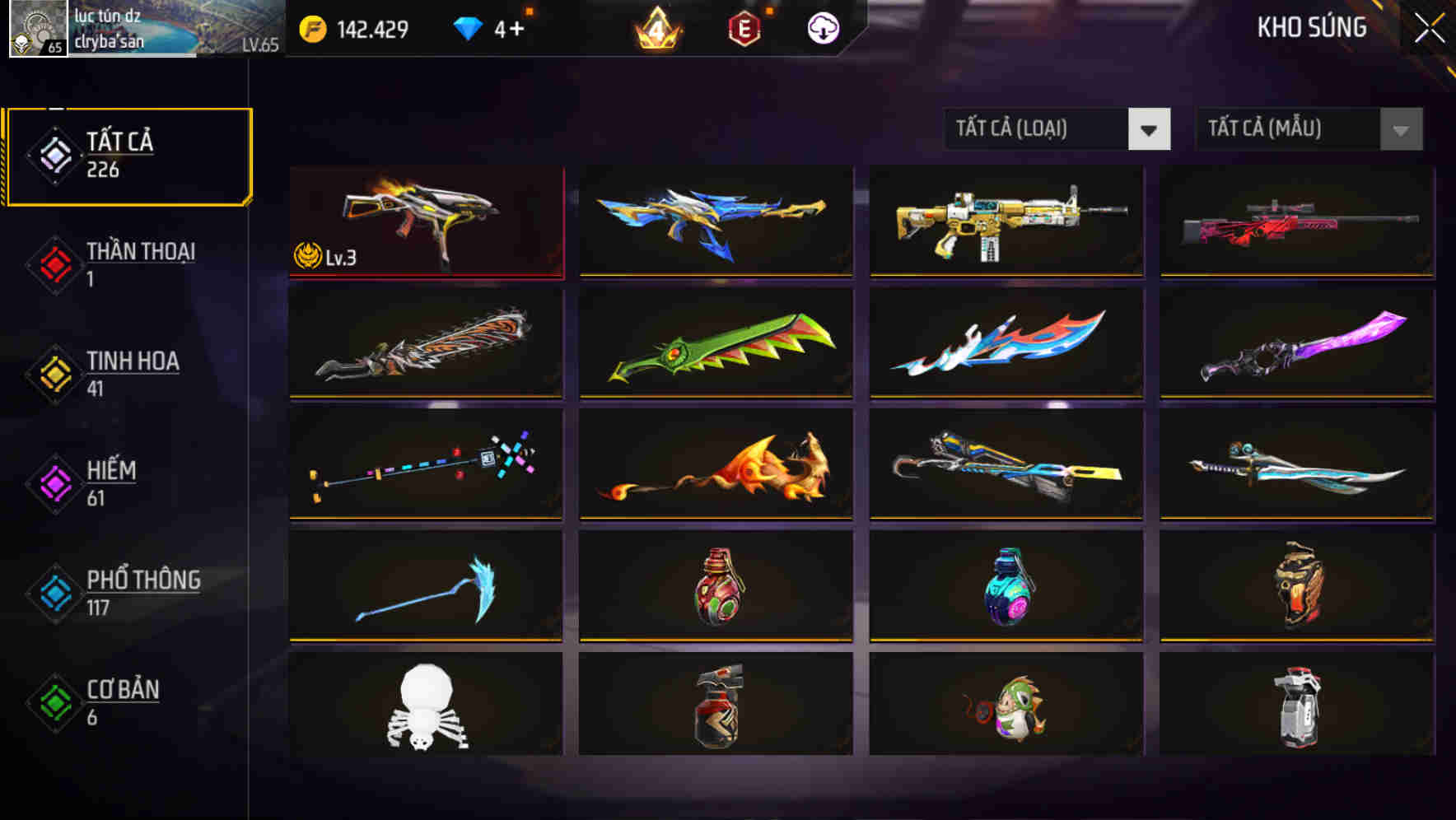Image resolution: width=1456 pixels, height=820 pixels.
Task: Expand the weapon type filter arrow
Action: click(x=1150, y=129)
